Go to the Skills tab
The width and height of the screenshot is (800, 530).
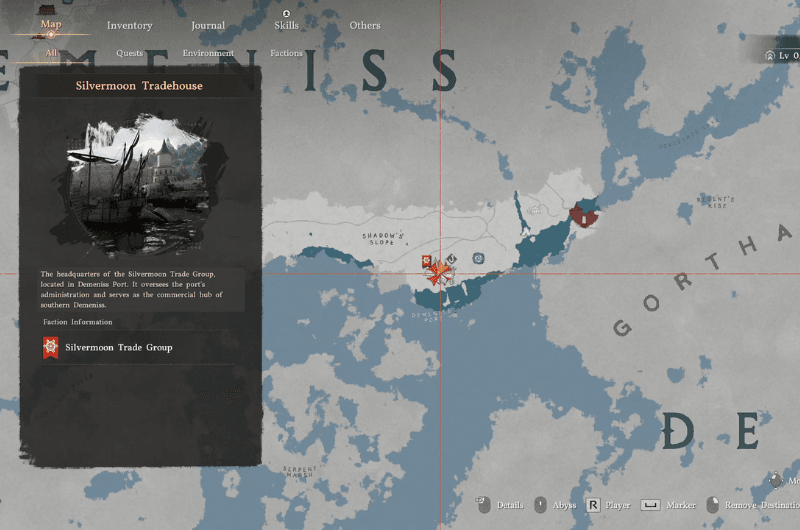click(286, 25)
